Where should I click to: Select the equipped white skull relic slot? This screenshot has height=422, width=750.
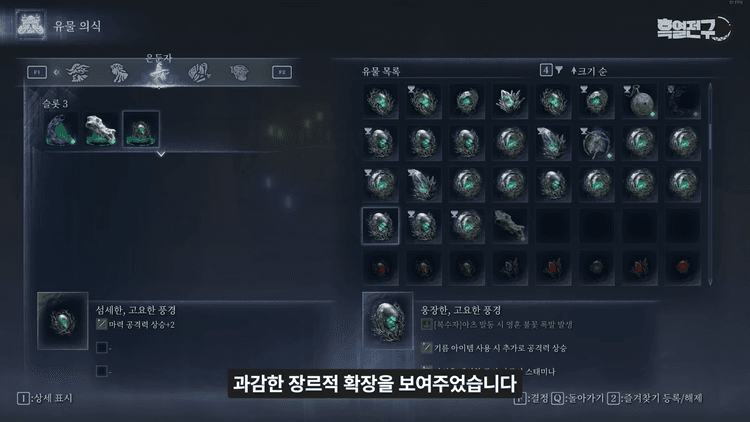101,128
